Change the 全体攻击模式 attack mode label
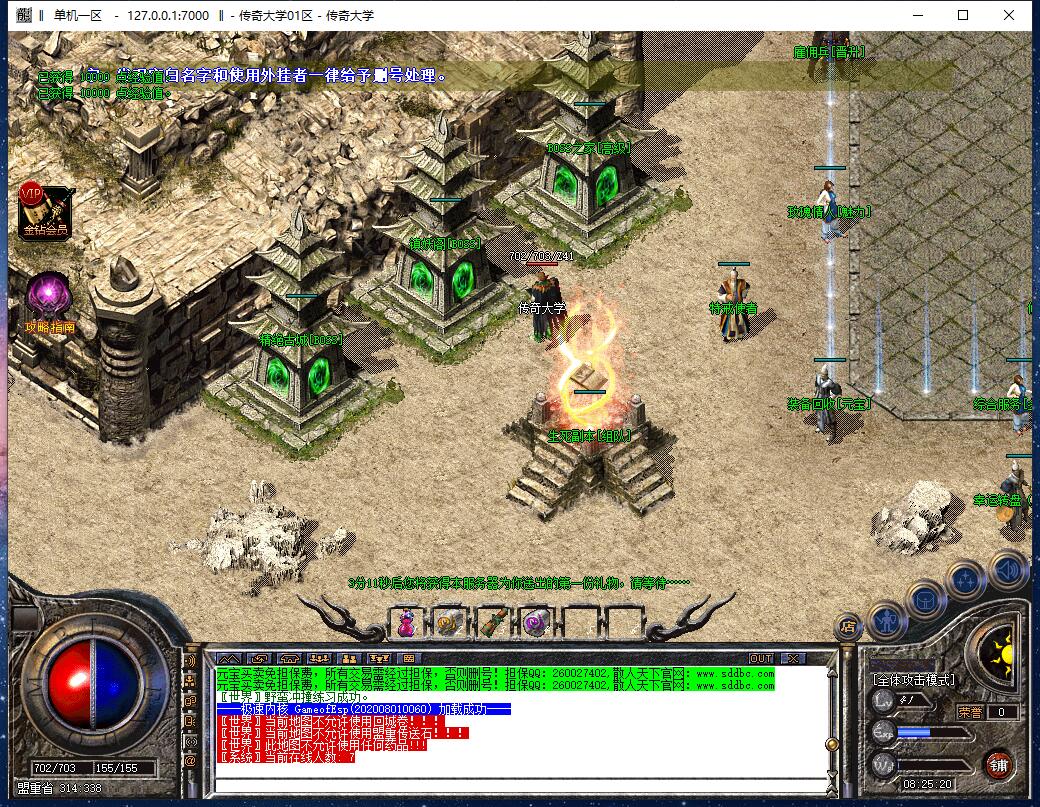1040x807 pixels. [x=913, y=680]
